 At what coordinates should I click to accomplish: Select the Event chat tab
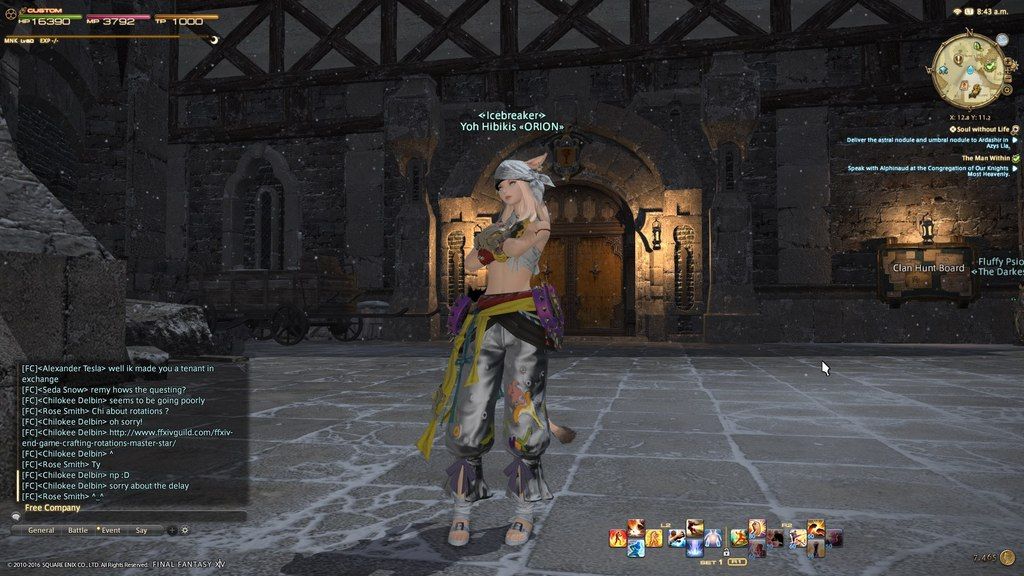pos(110,530)
